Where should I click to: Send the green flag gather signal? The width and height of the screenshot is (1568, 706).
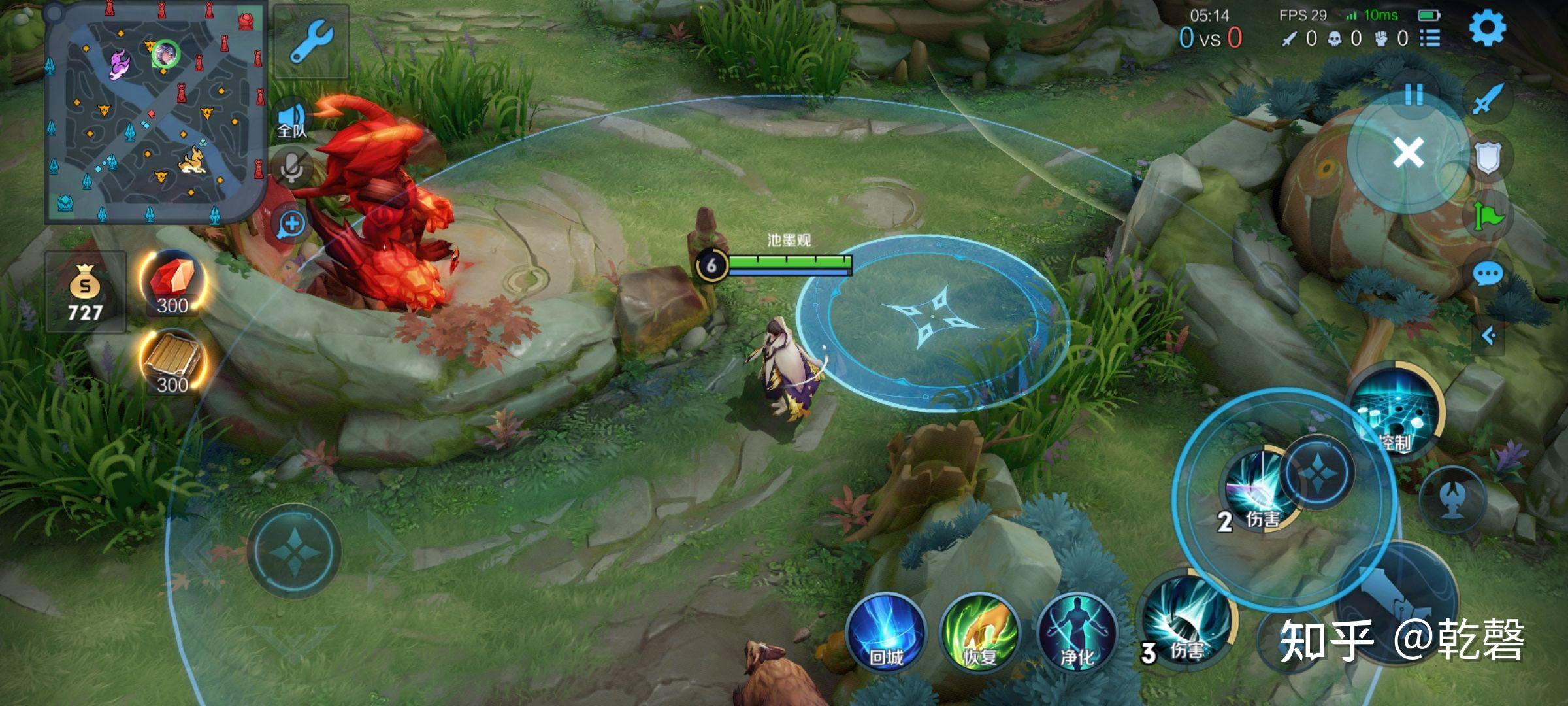(x=1488, y=216)
